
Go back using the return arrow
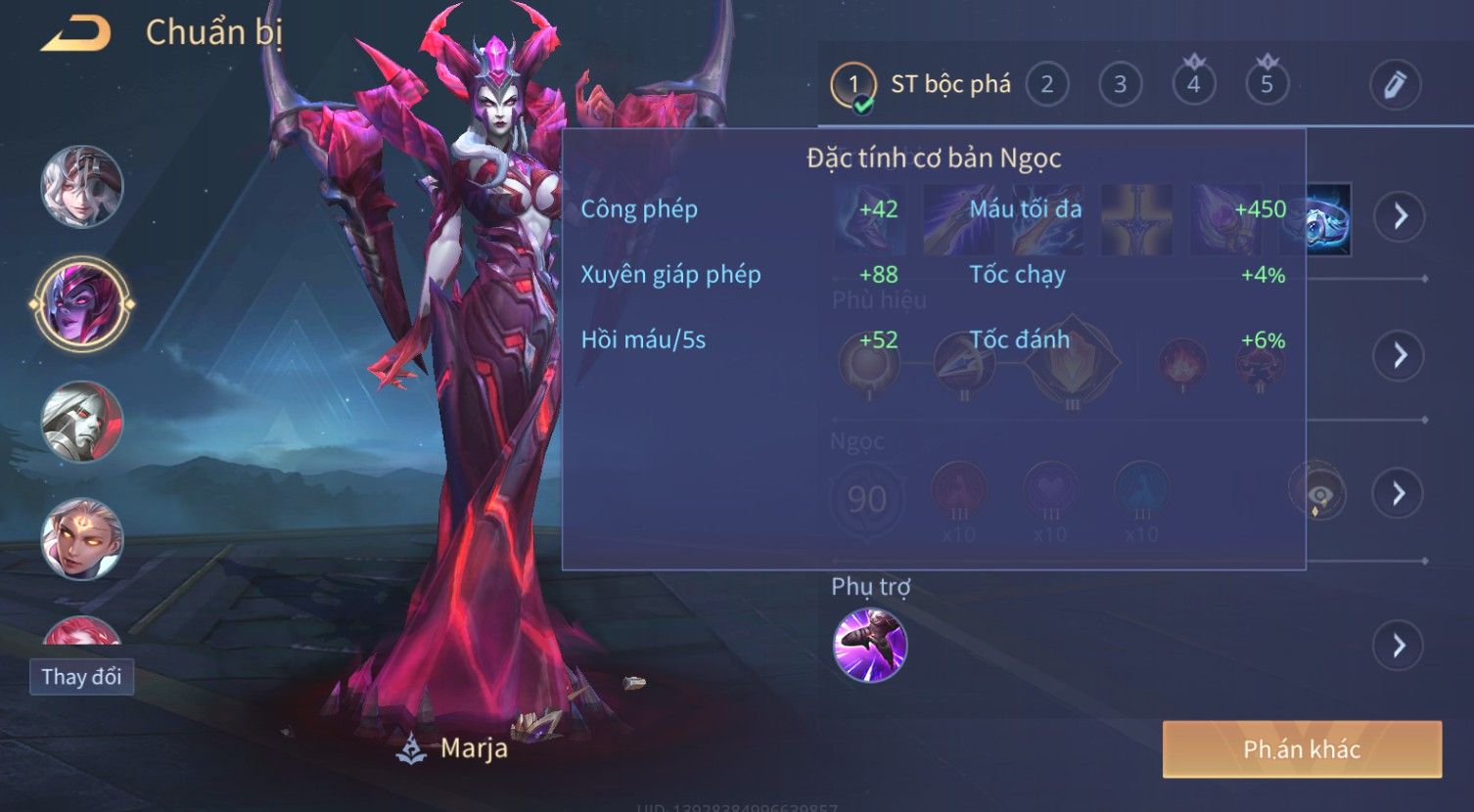(76, 34)
